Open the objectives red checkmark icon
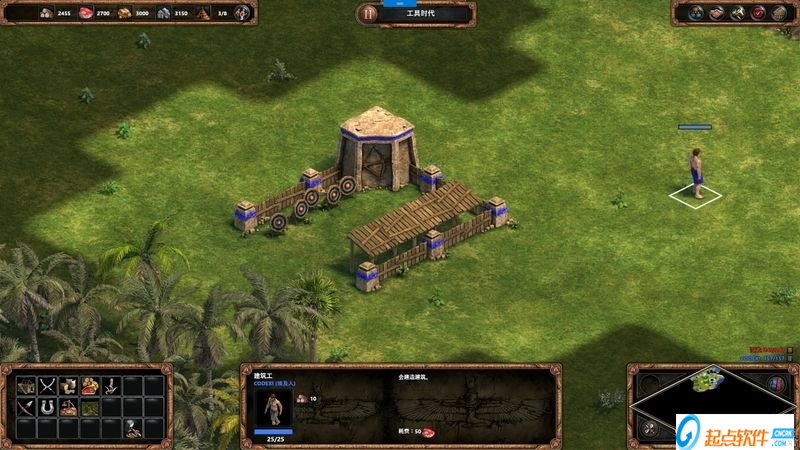Screen dimensions: 800x450 tap(758, 13)
